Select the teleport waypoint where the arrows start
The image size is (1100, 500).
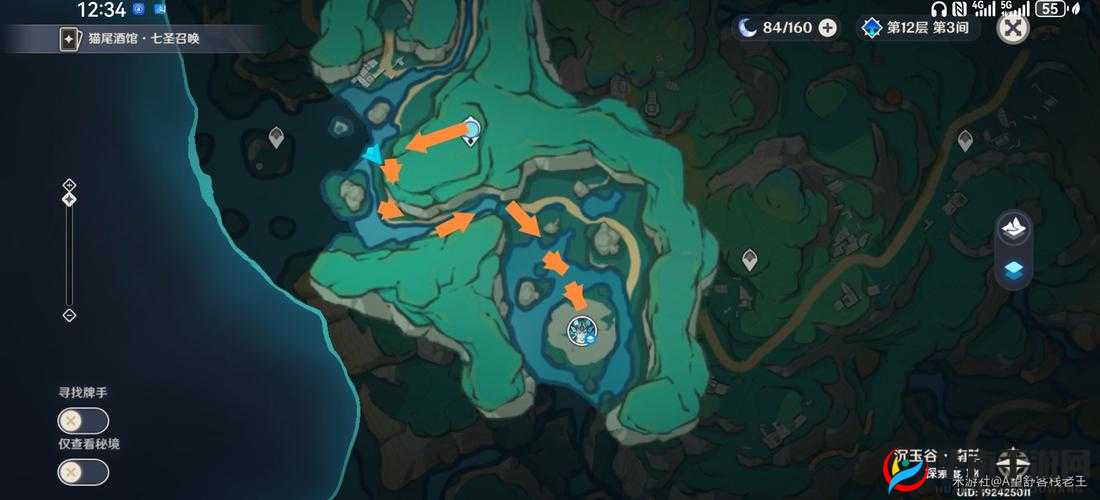[x=471, y=129]
